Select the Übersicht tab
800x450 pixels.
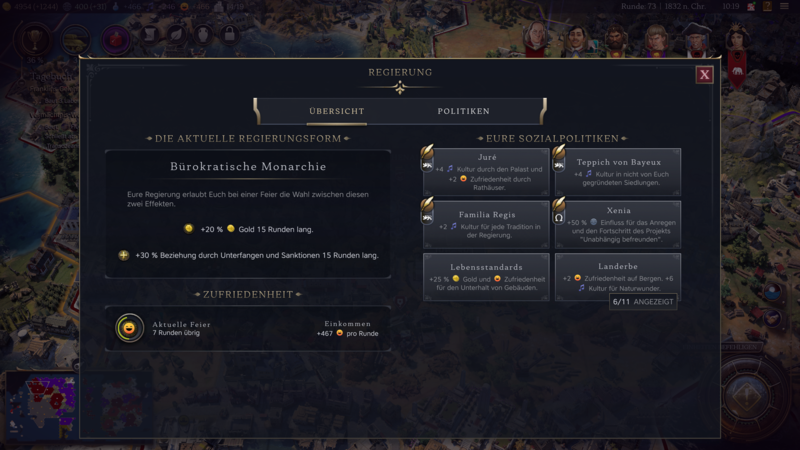click(336, 111)
